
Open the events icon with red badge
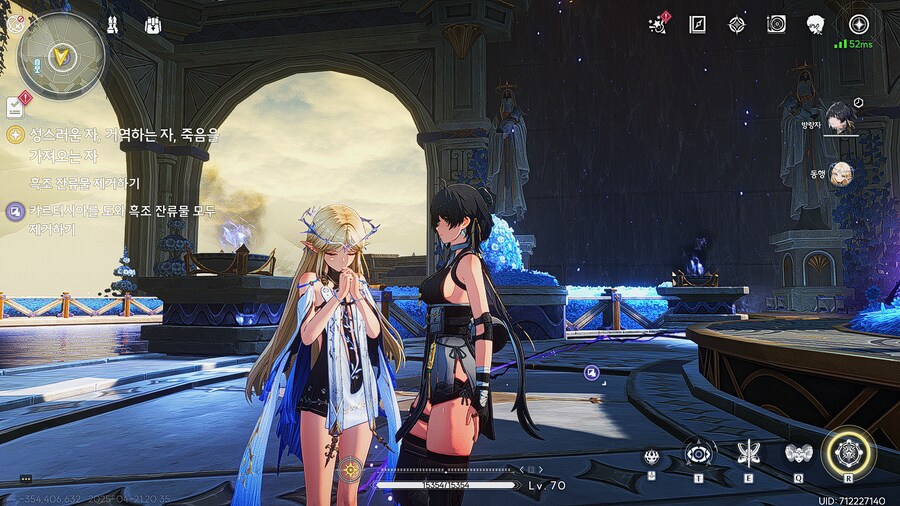click(658, 24)
